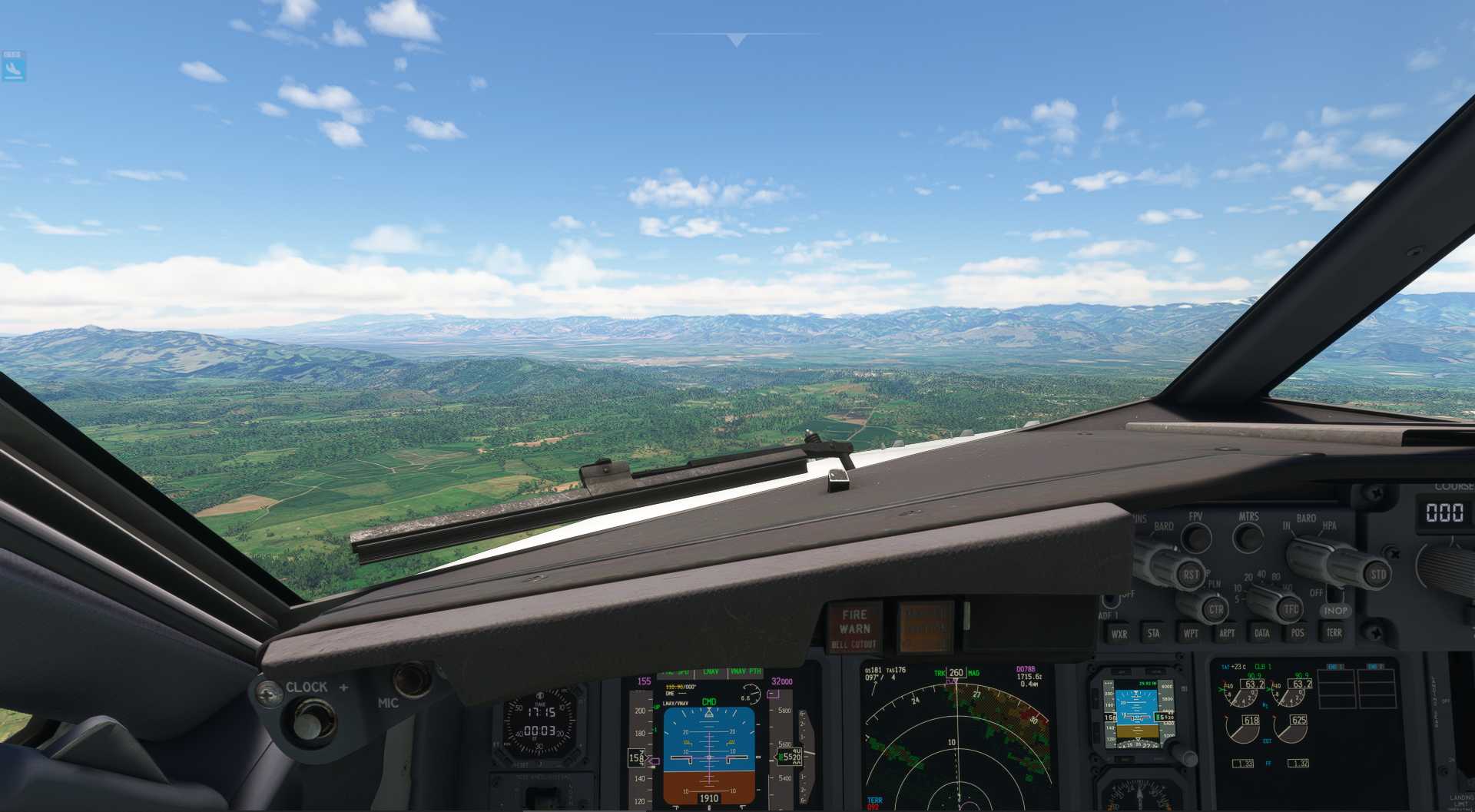Viewport: 1475px width, 812px height.
Task: Toggle the TERR terrain display
Action: point(1334,633)
